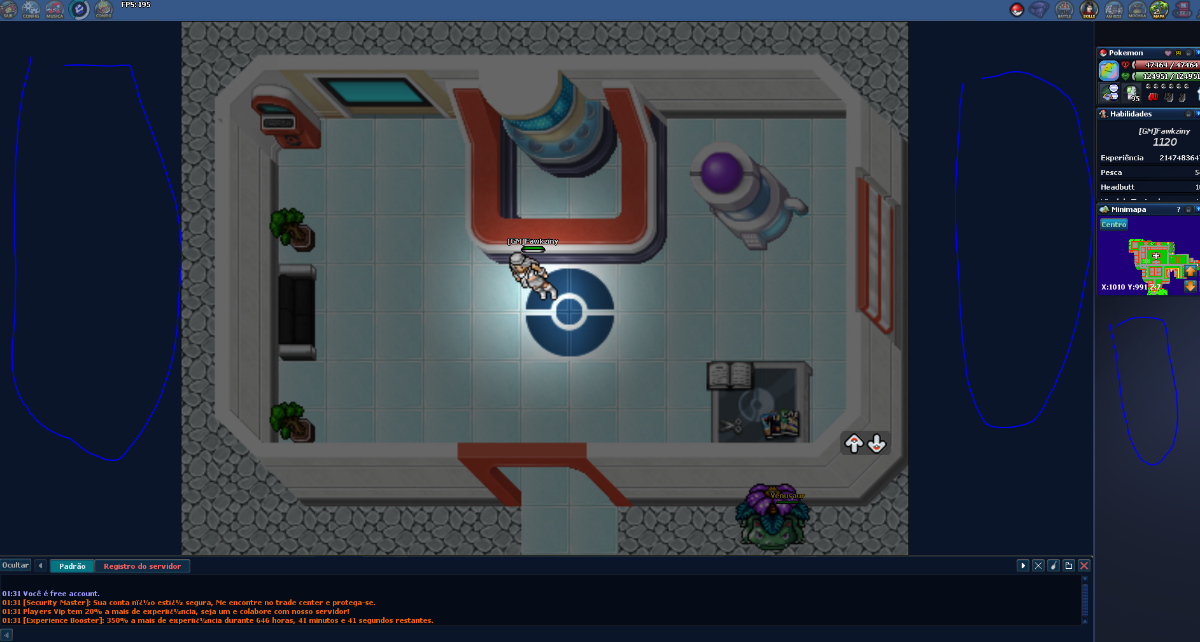The height and width of the screenshot is (642, 1200).
Task: Click the white up arrow floor button
Action: [x=854, y=443]
